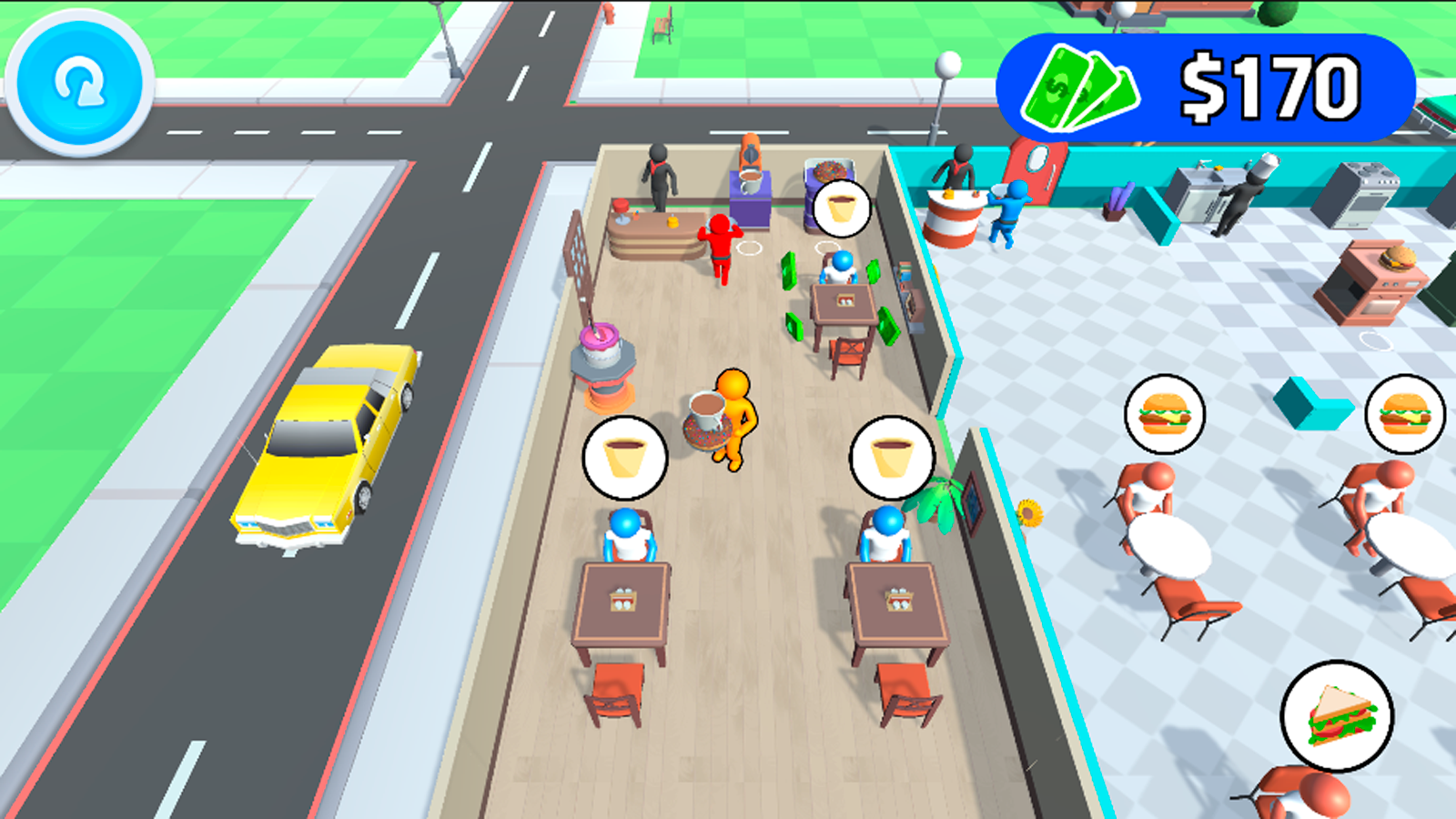Click the burger bubble at the far right edge
The height and width of the screenshot is (819, 1456).
pyautogui.click(x=1403, y=412)
